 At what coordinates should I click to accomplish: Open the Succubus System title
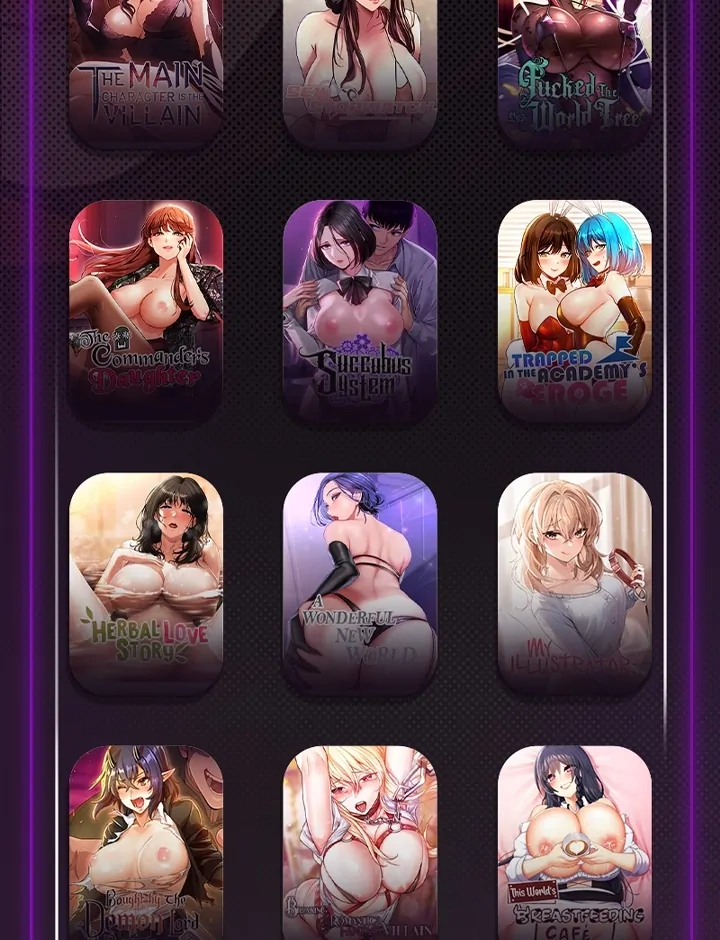pos(360,311)
